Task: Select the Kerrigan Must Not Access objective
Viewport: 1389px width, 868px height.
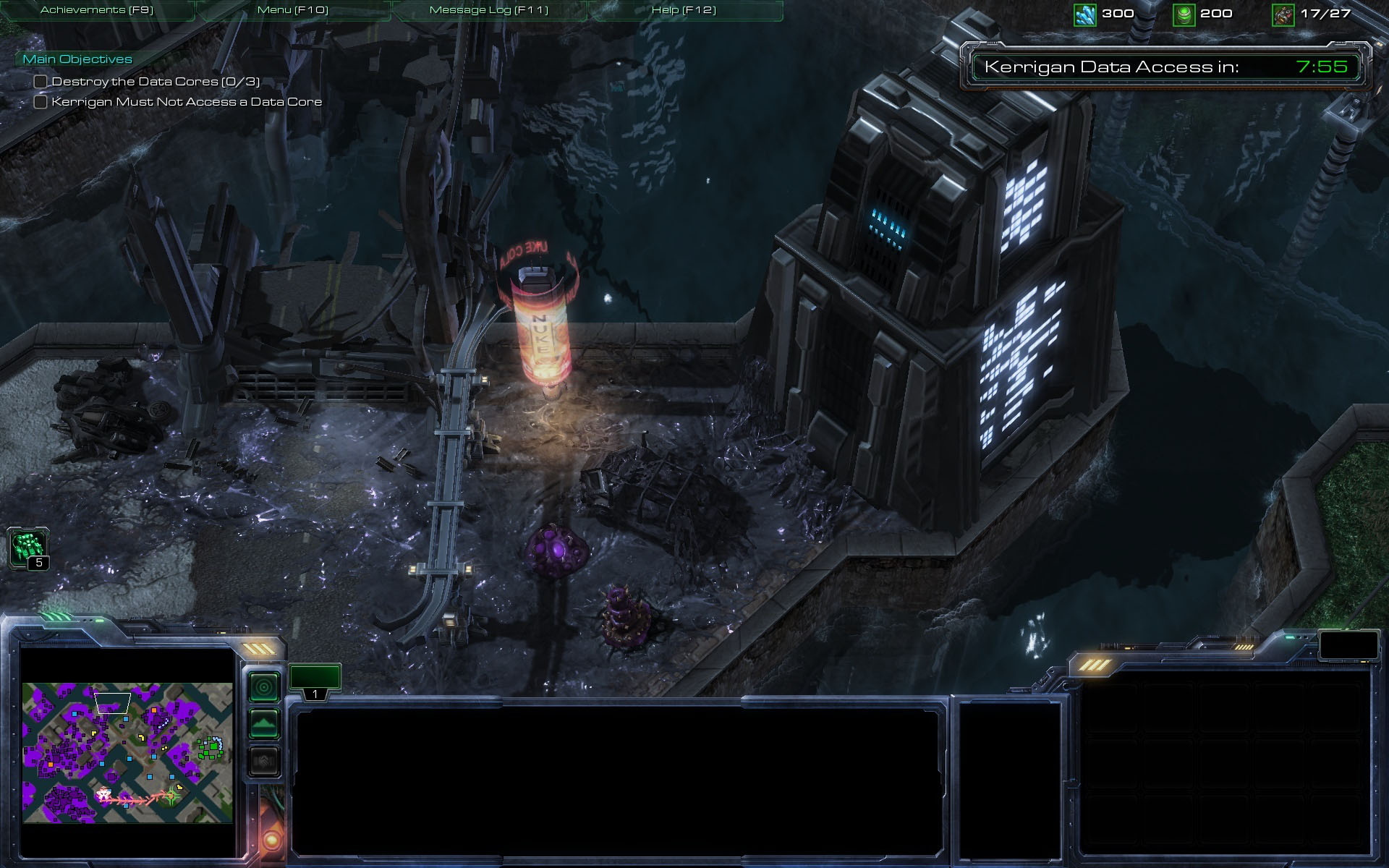Action: pyautogui.click(x=187, y=102)
